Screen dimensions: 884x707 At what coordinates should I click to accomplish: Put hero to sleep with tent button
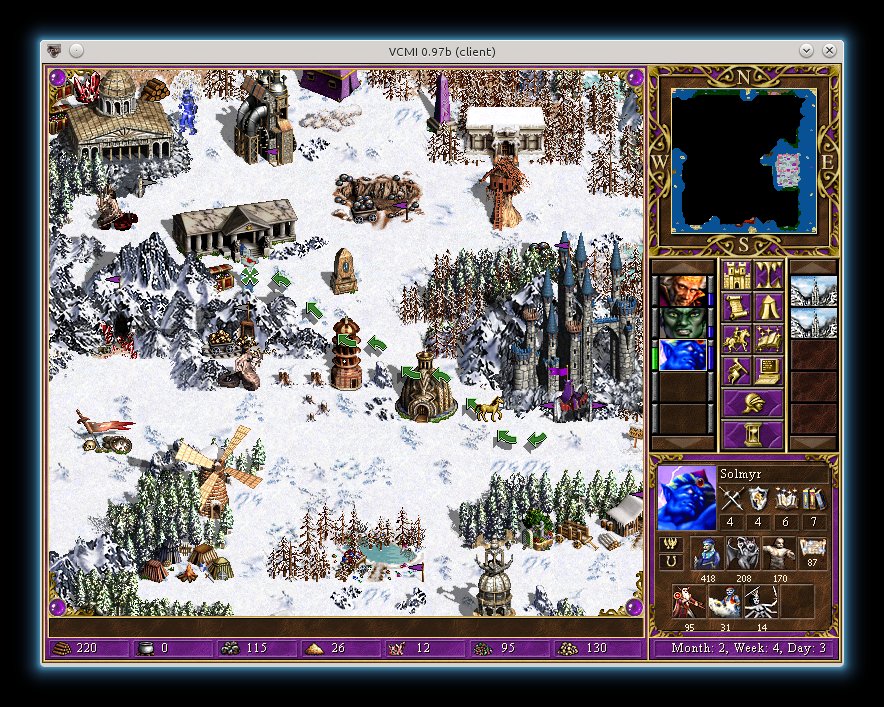tap(768, 305)
